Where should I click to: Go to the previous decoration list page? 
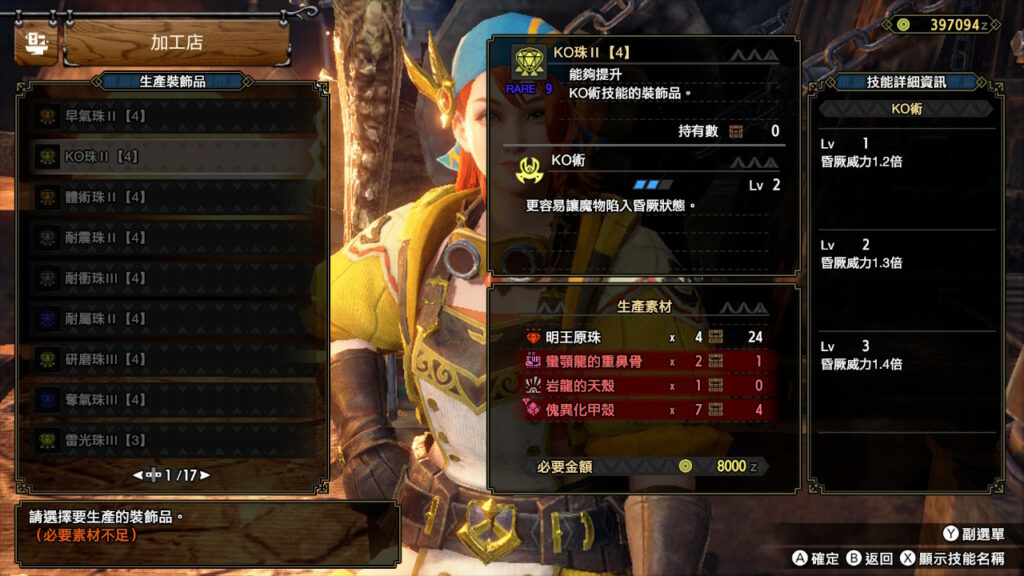click(x=138, y=475)
